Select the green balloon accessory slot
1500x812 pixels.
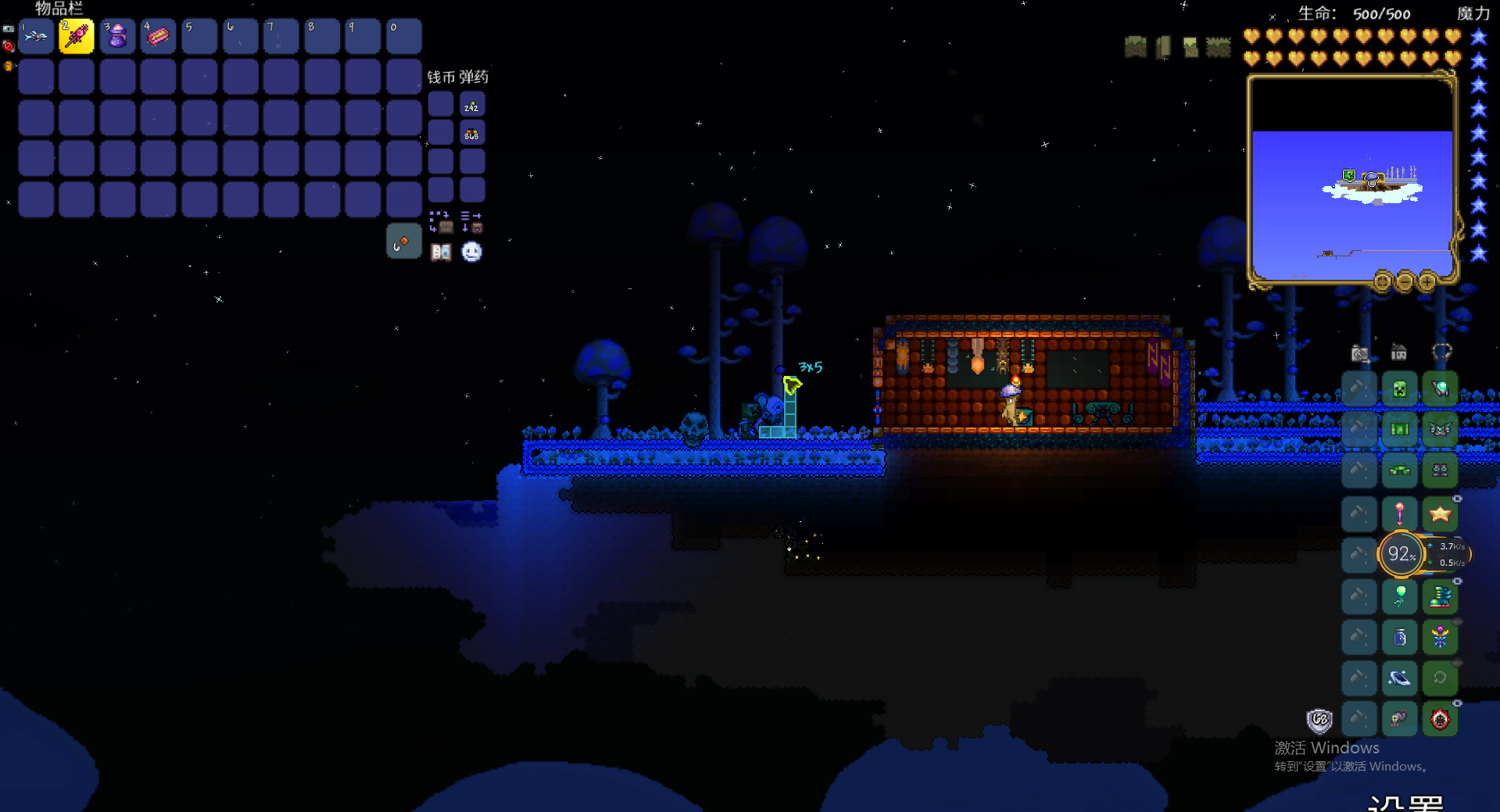(1399, 596)
